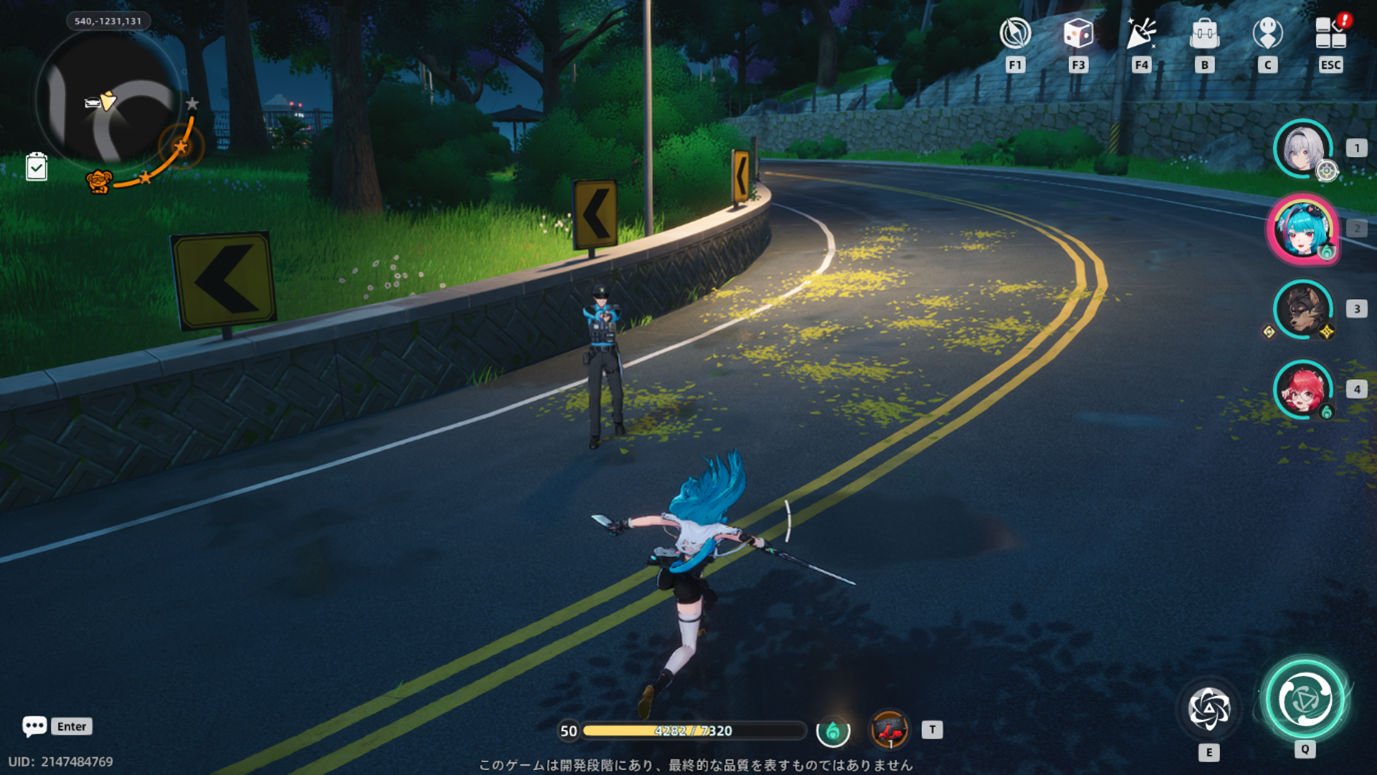Open the main menu grid icon

click(x=1330, y=34)
